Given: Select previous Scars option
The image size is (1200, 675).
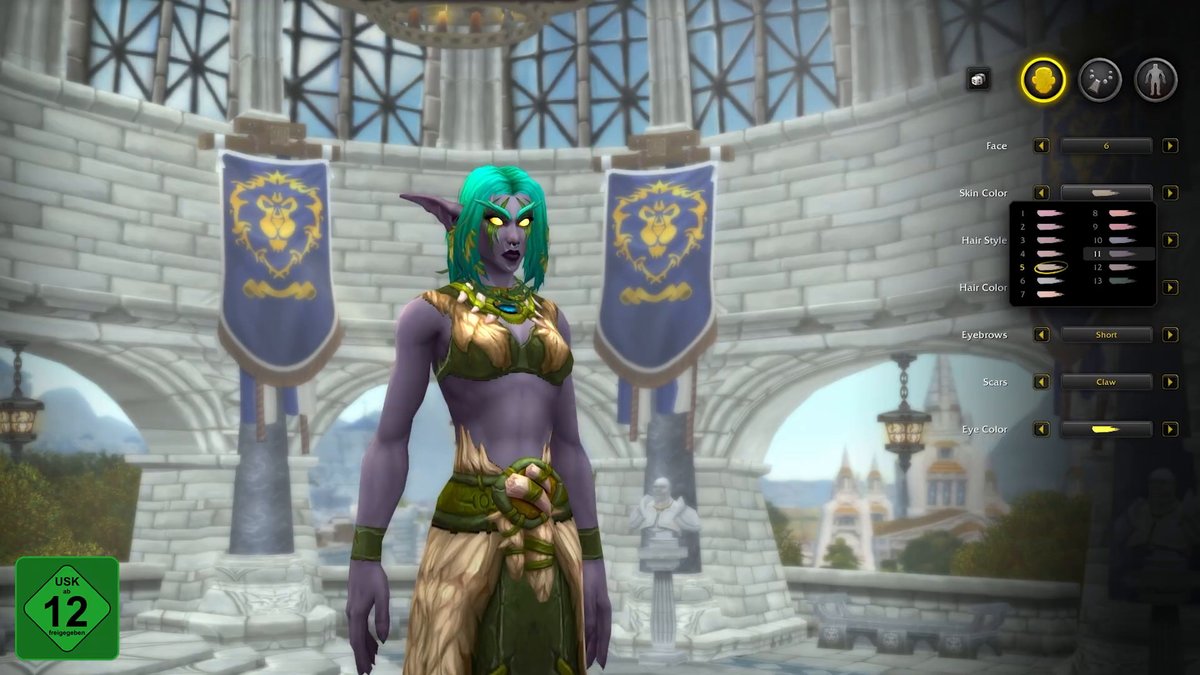Looking at the screenshot, I should point(1042,382).
